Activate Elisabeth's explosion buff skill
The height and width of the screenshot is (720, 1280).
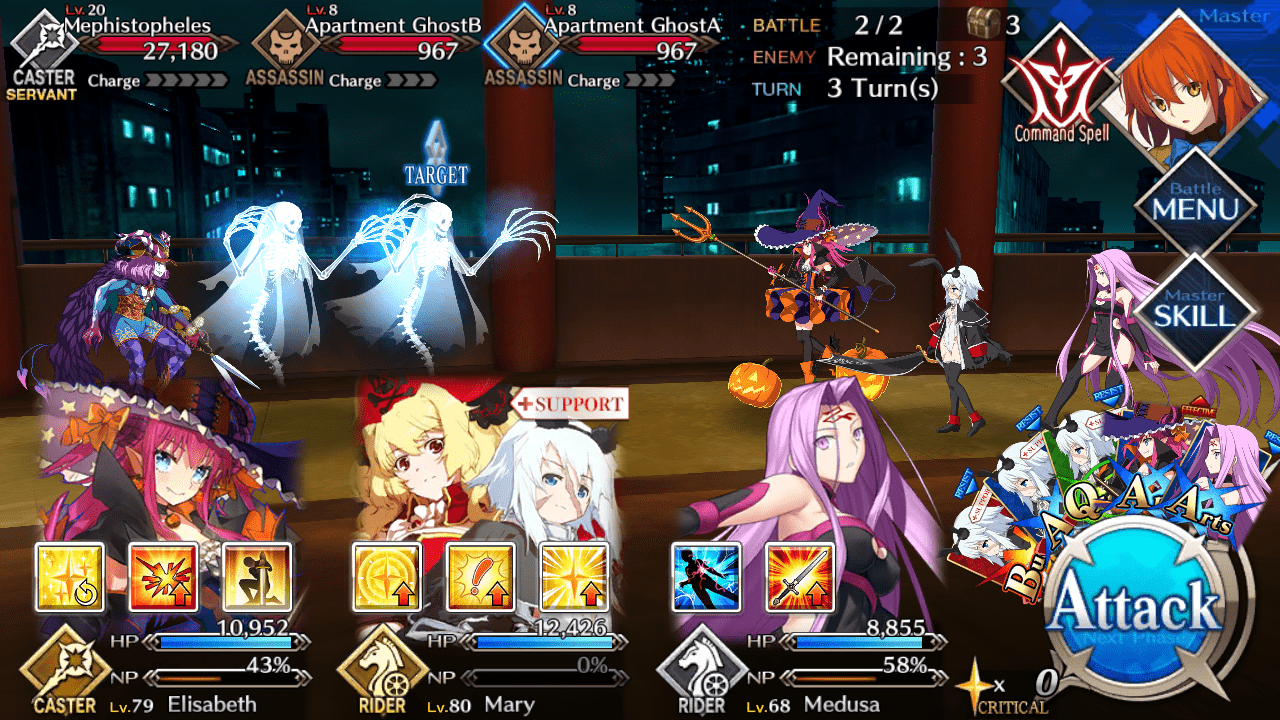point(164,577)
